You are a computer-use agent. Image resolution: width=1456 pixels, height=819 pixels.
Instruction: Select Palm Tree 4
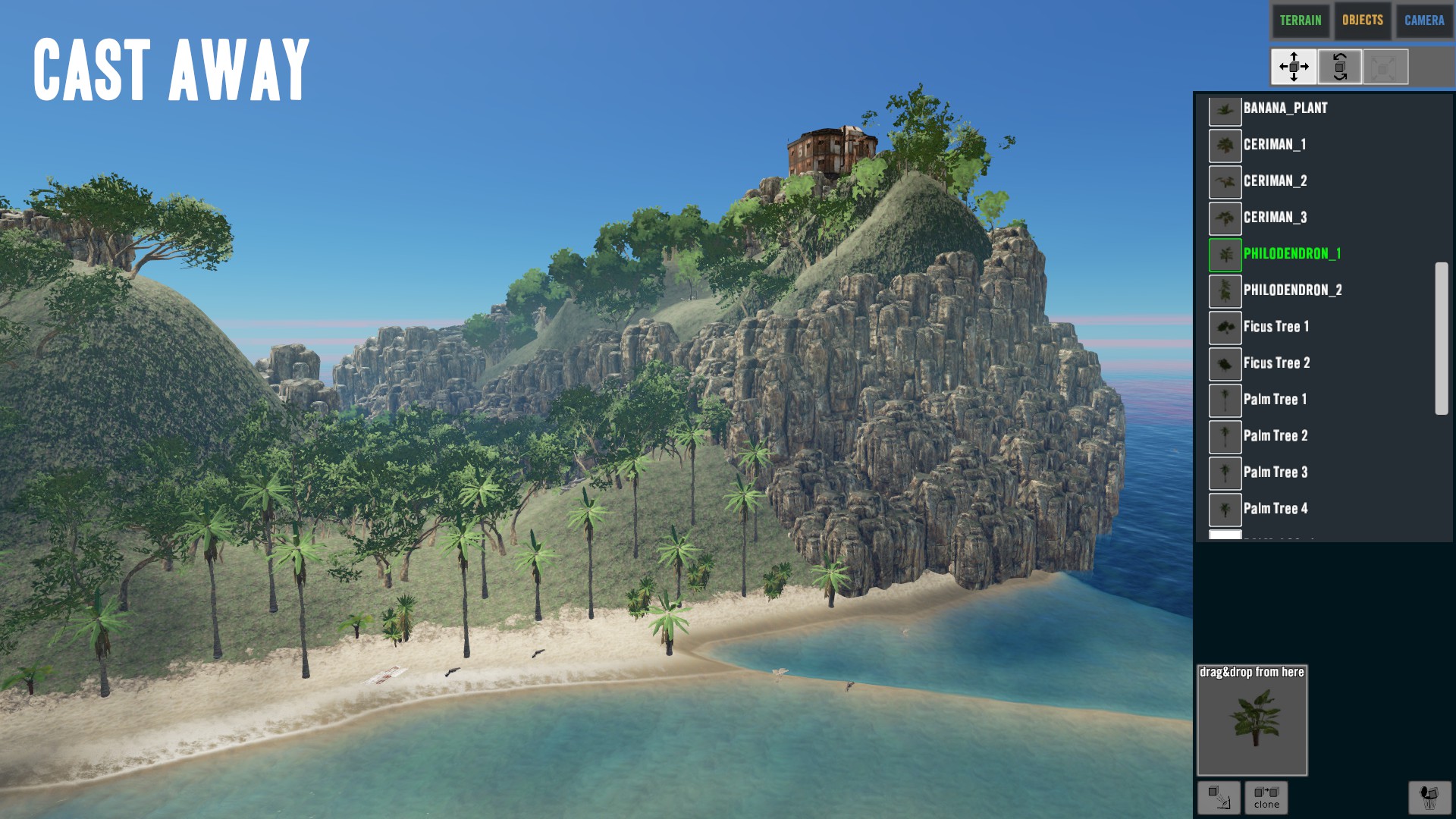pos(1275,509)
